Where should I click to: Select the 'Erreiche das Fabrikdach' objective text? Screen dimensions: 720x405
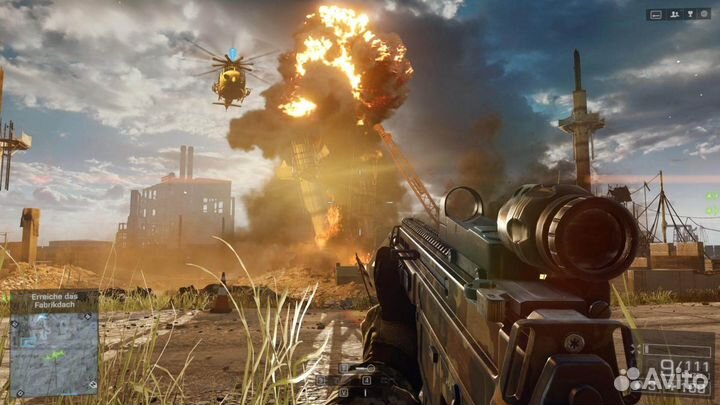[x=53, y=302]
